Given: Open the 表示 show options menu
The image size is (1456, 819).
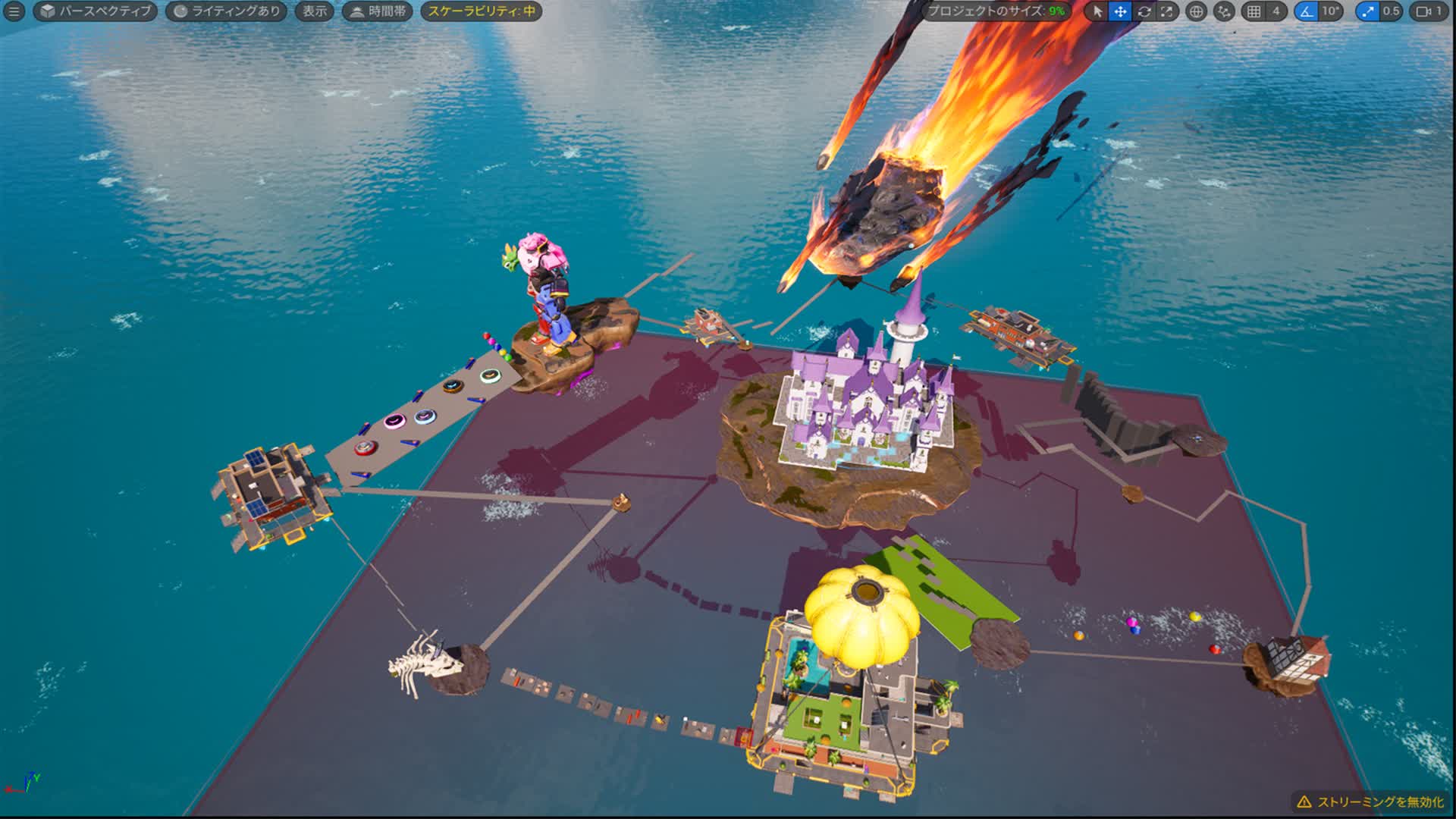Looking at the screenshot, I should click(315, 11).
